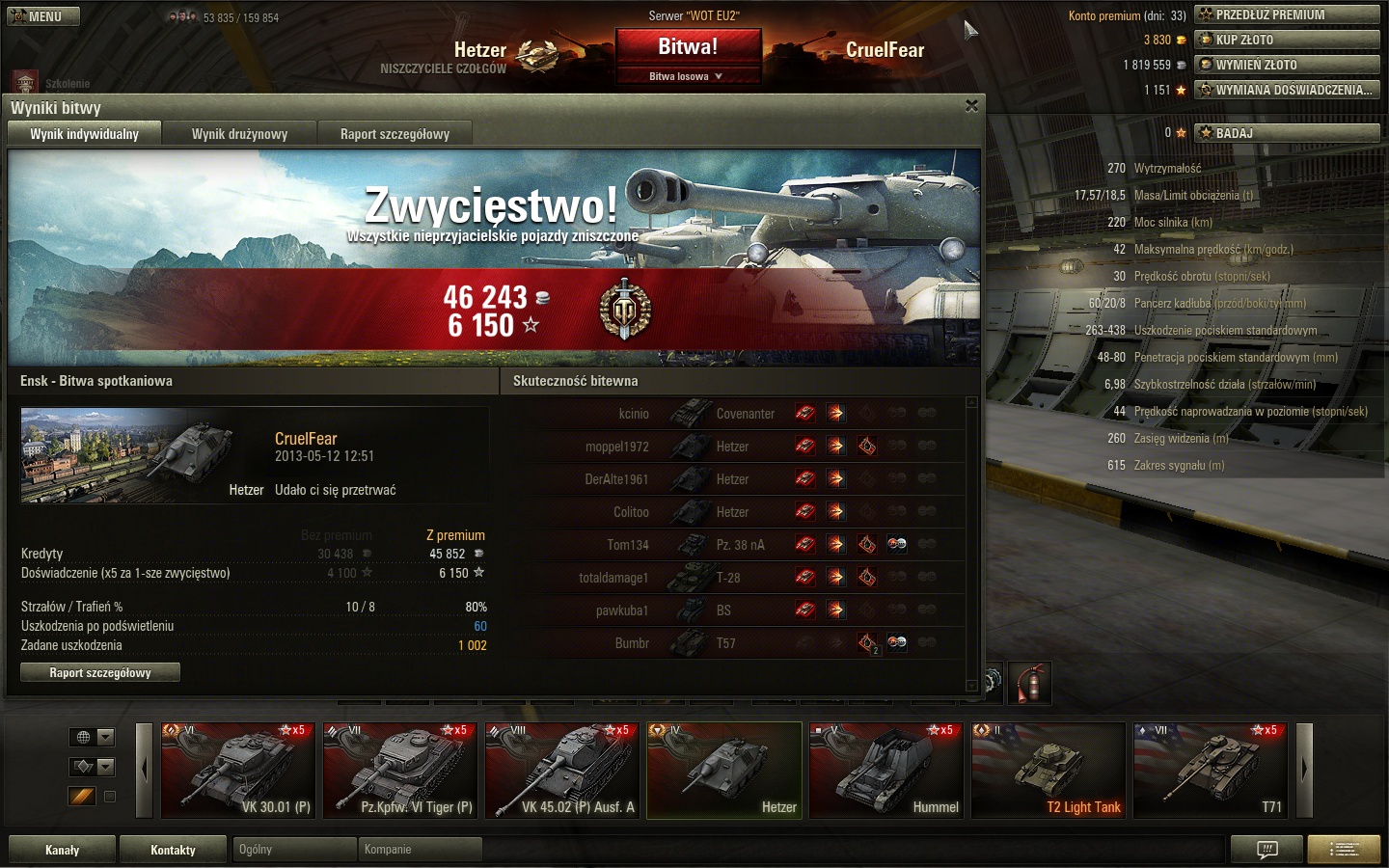
Task: Start battle with the Bitwa! button
Action: pos(688,47)
